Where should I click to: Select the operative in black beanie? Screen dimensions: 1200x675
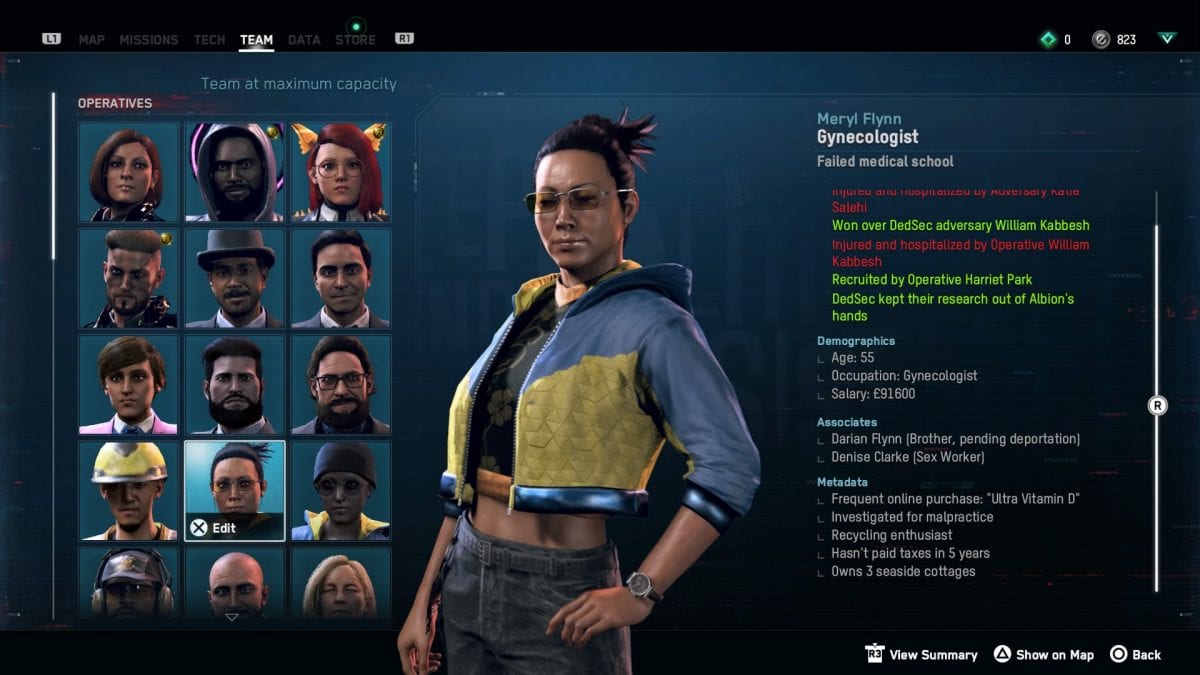[x=341, y=491]
